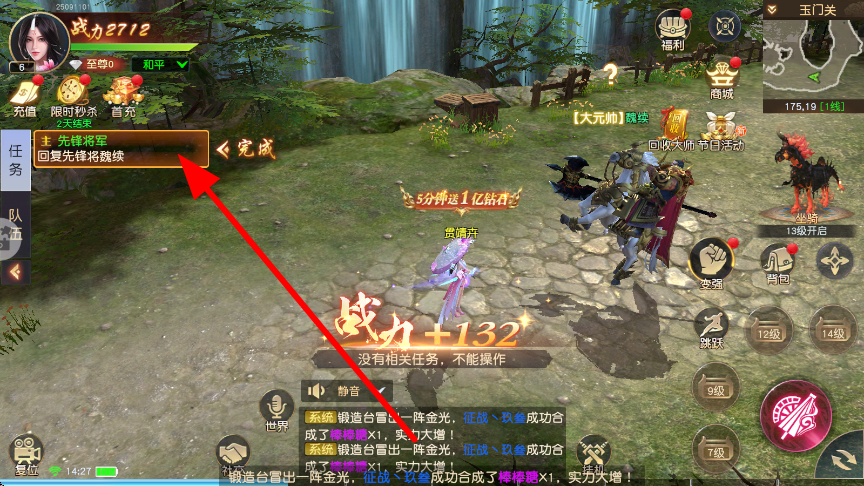Open the 商城 shop icon

[x=721, y=76]
